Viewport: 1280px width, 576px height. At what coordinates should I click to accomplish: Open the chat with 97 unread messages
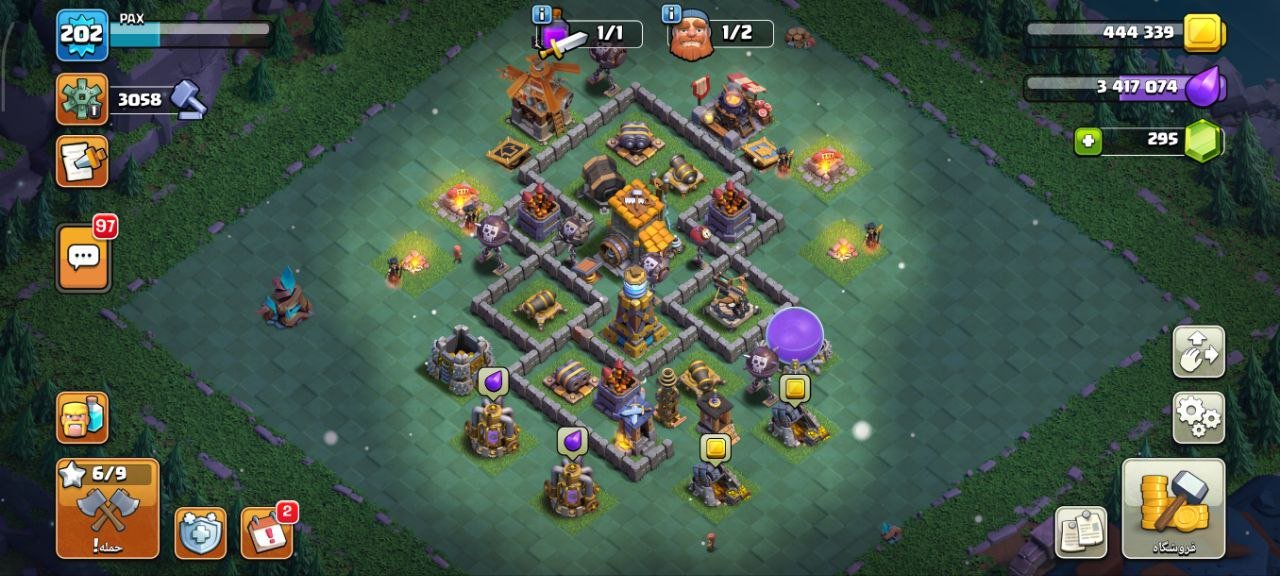[83, 258]
